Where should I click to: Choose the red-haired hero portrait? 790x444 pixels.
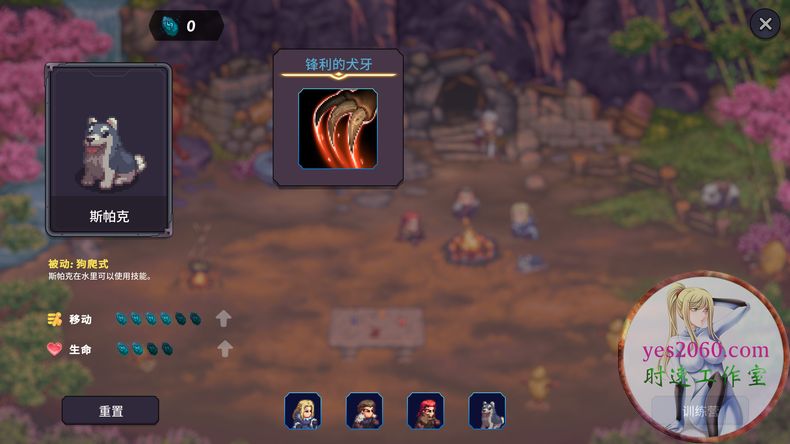[x=425, y=411]
